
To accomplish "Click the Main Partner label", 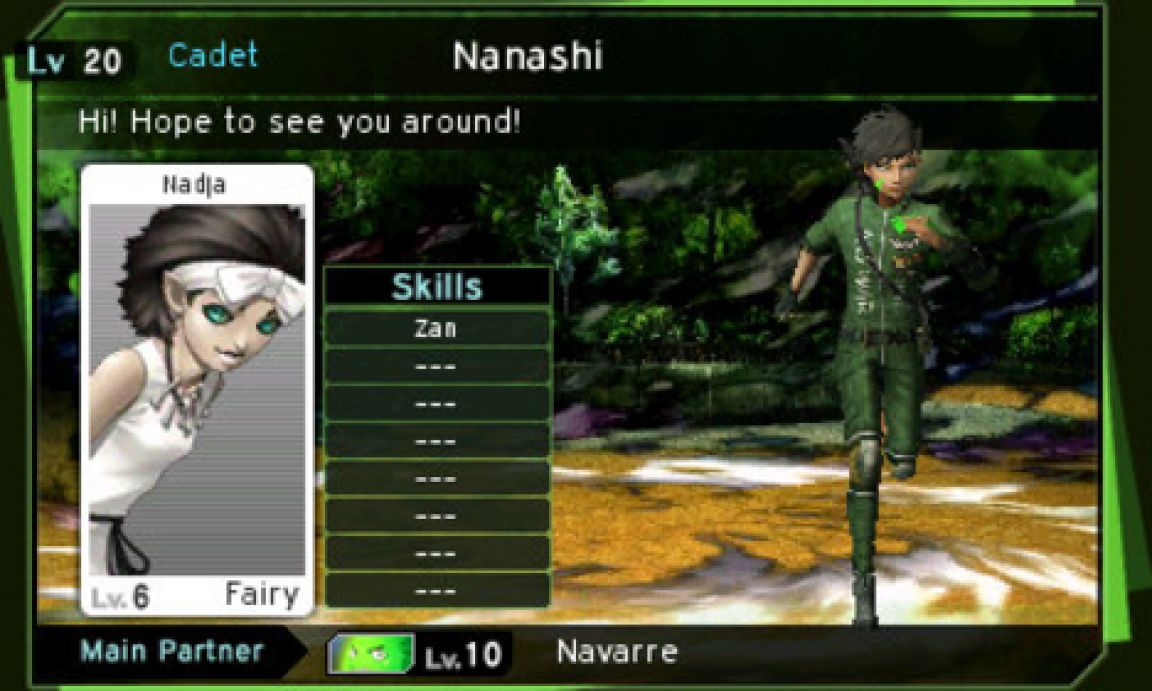I will [x=172, y=652].
